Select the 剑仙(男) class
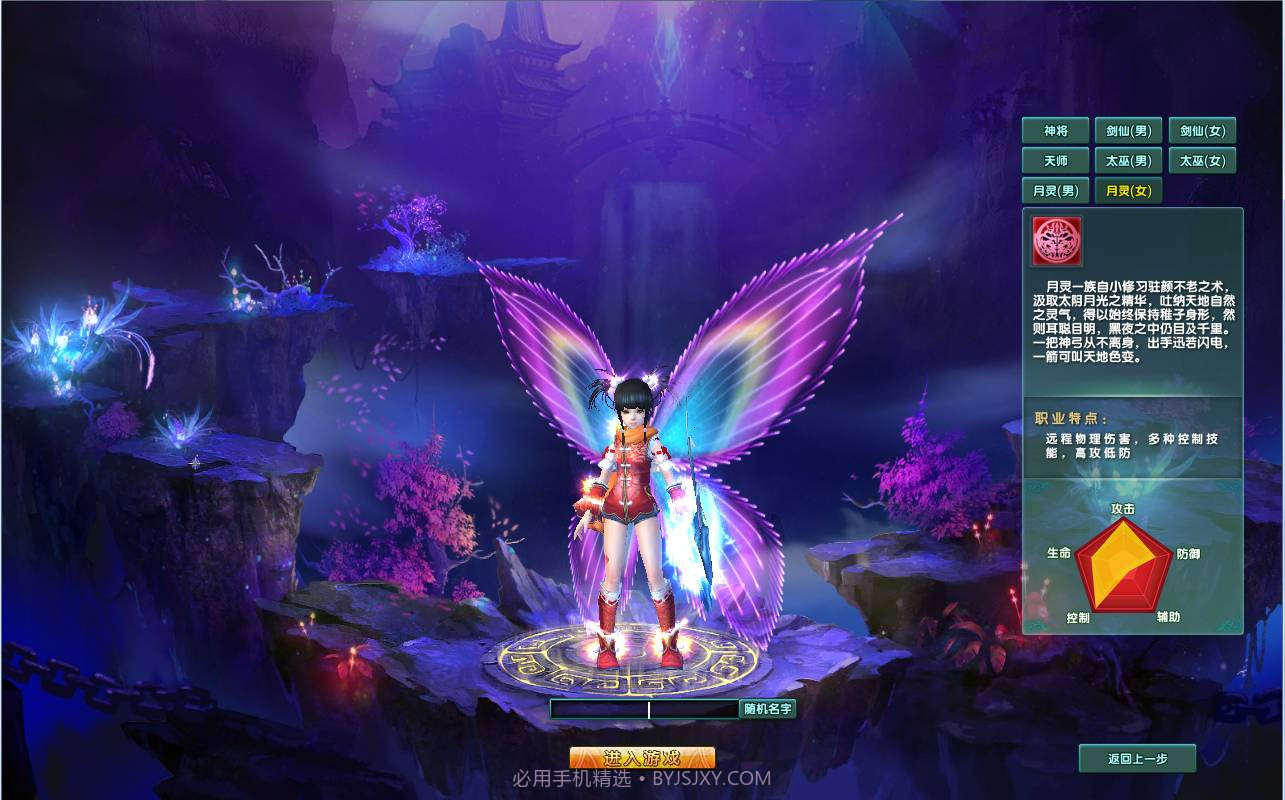The width and height of the screenshot is (1285, 800). (x=1128, y=130)
